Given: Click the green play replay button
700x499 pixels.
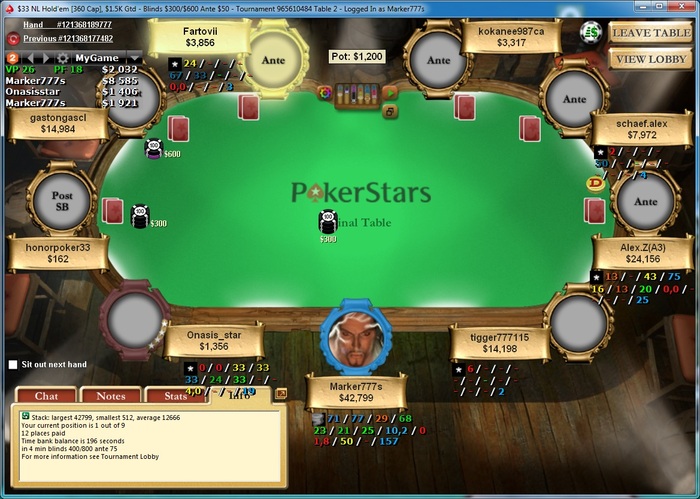Looking at the screenshot, I should 390,93.
